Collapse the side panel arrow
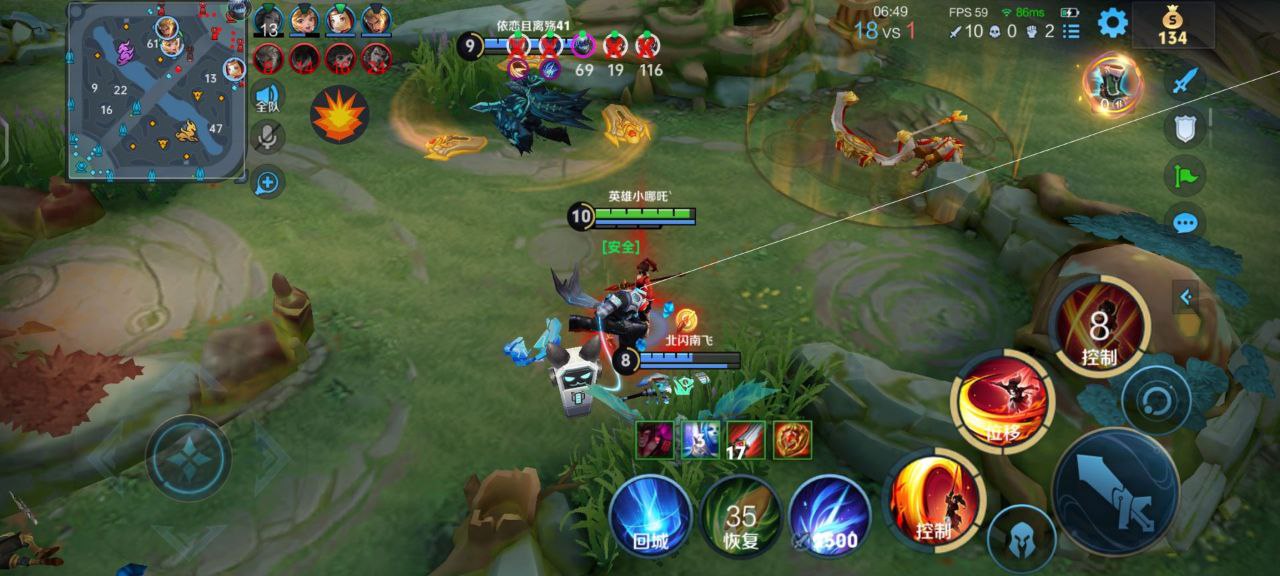 [x=1186, y=297]
